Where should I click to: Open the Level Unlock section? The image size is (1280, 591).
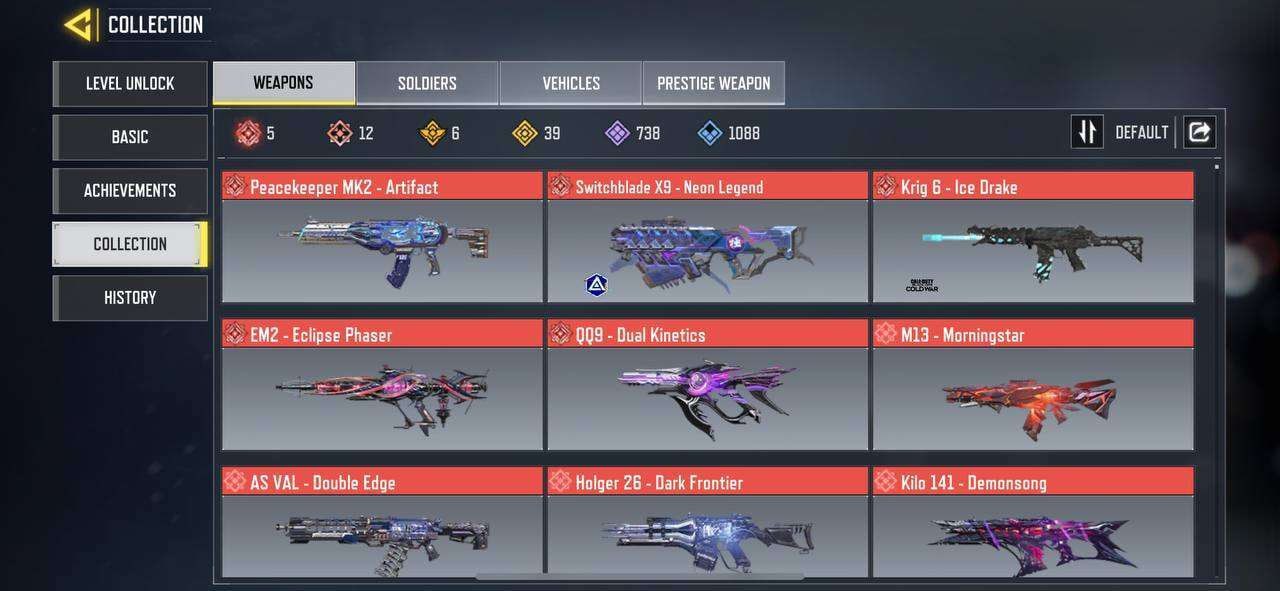click(130, 84)
